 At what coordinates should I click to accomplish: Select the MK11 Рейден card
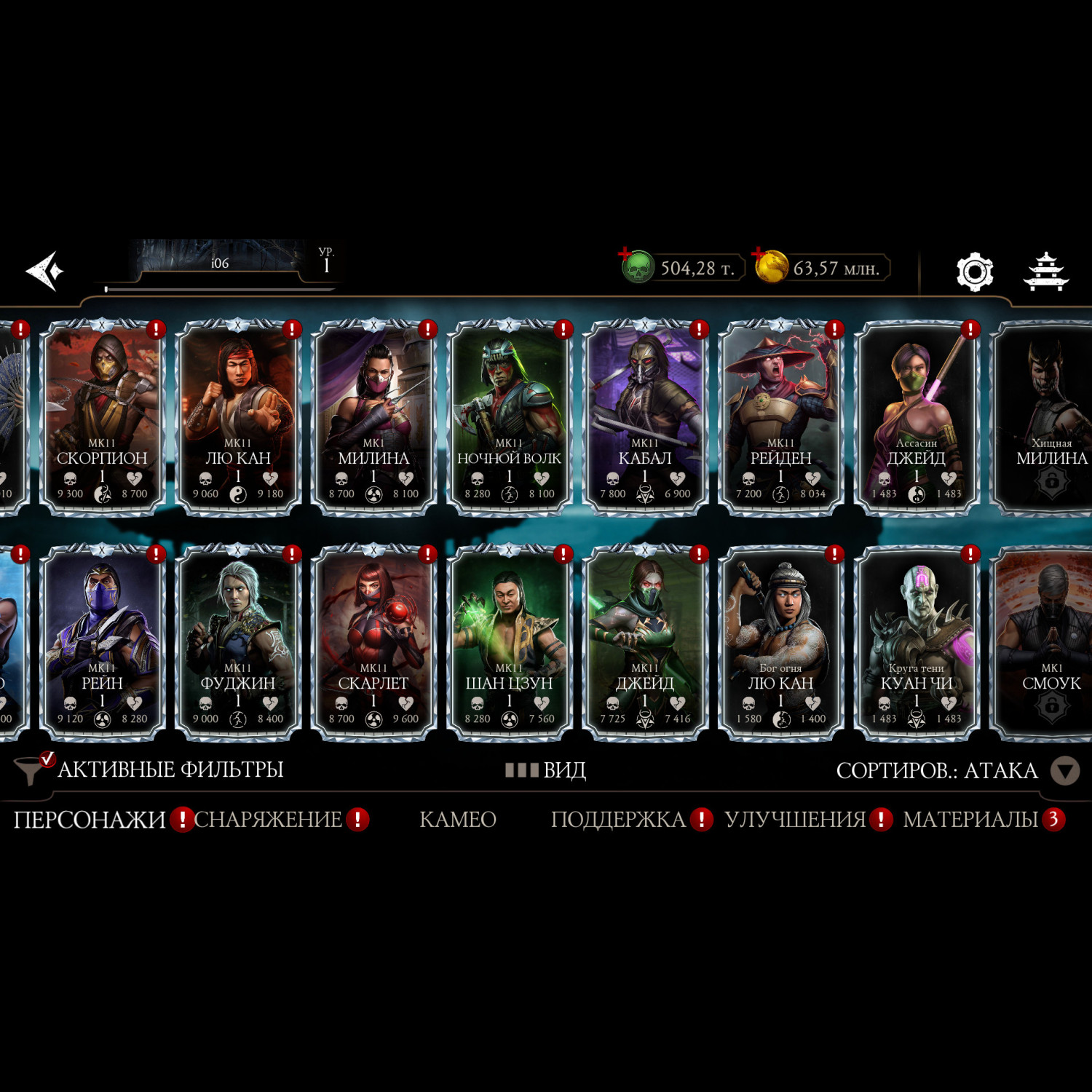(x=780, y=418)
